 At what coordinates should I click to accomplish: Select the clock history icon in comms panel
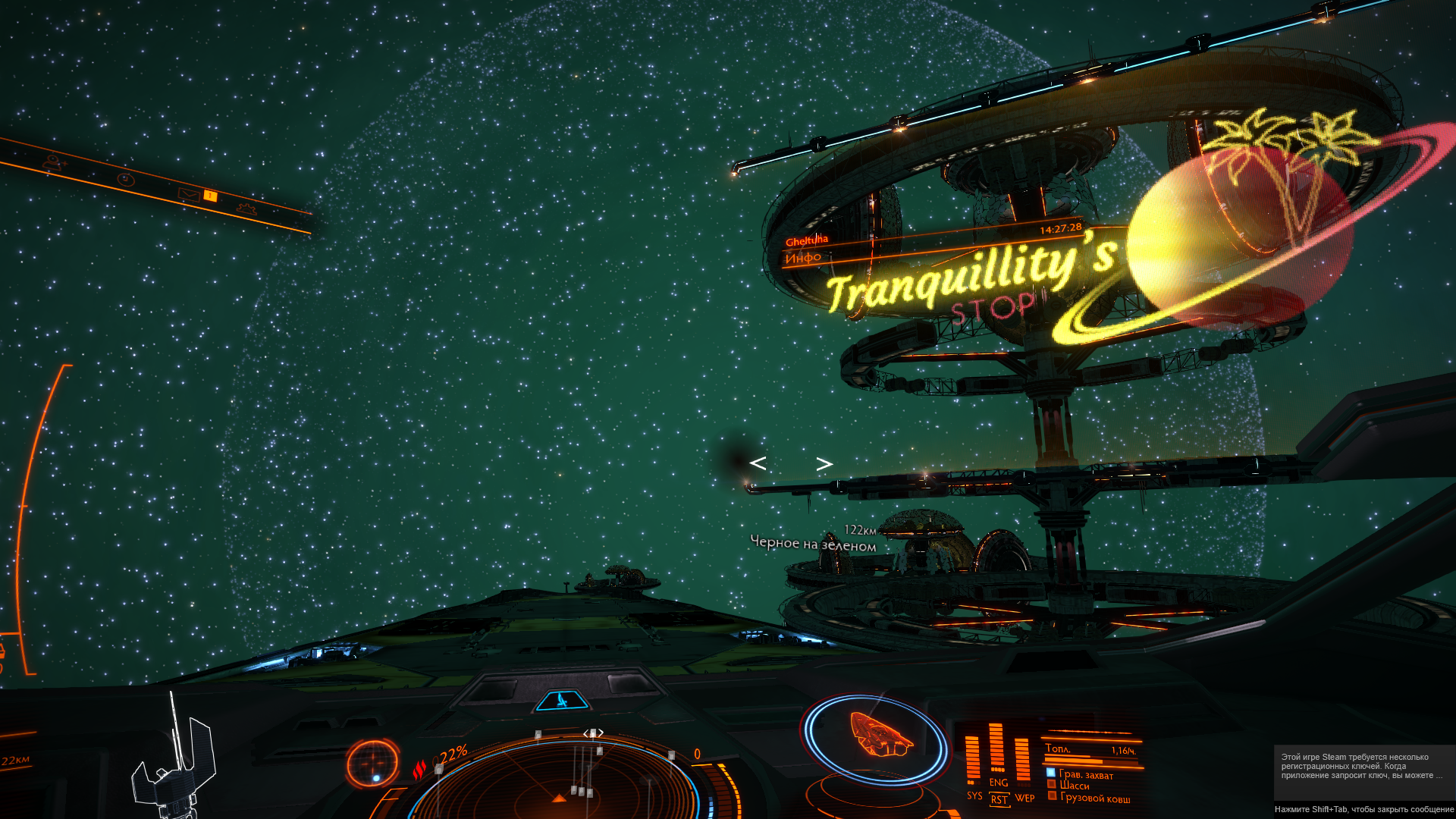point(126,179)
